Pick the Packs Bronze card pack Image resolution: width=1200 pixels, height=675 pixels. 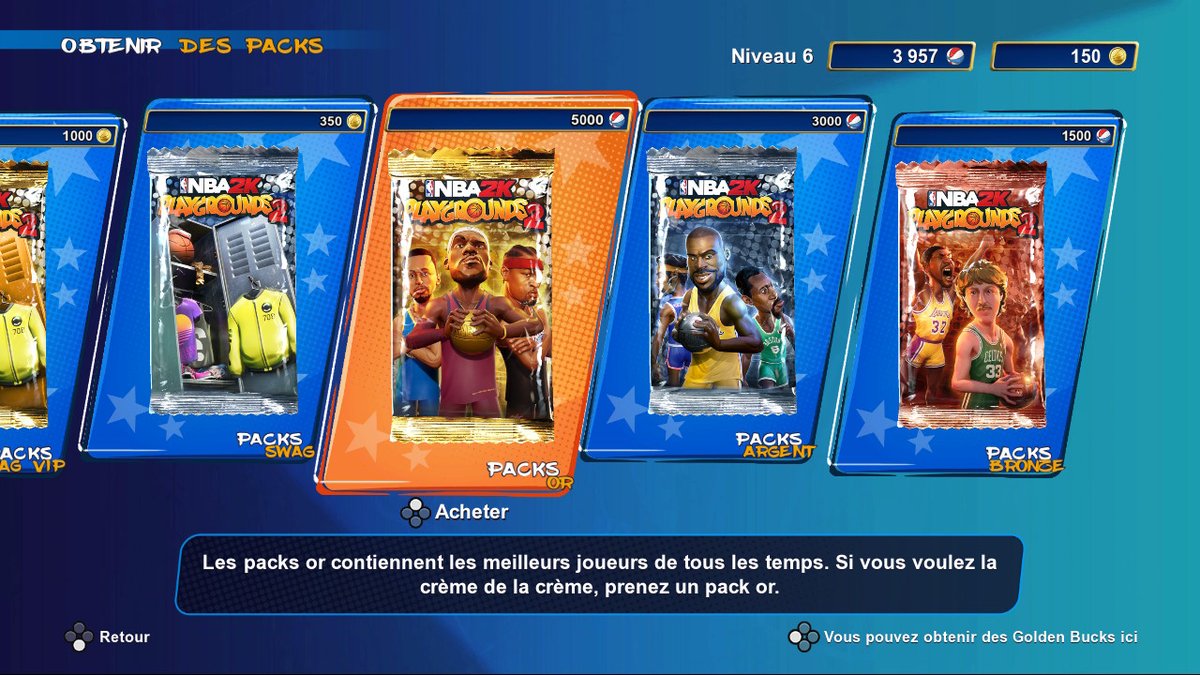coord(972,295)
